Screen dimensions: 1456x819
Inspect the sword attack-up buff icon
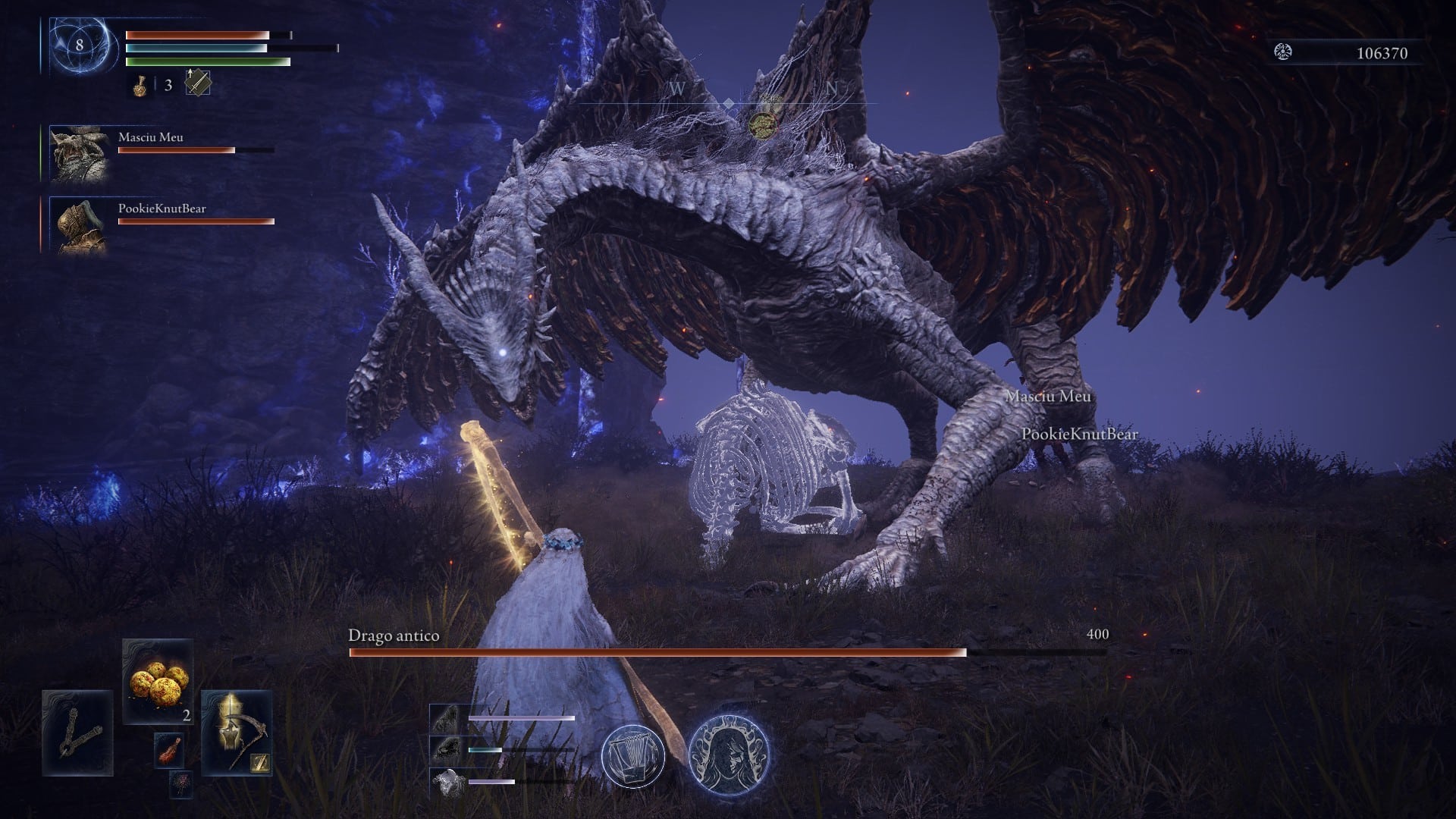click(x=197, y=83)
